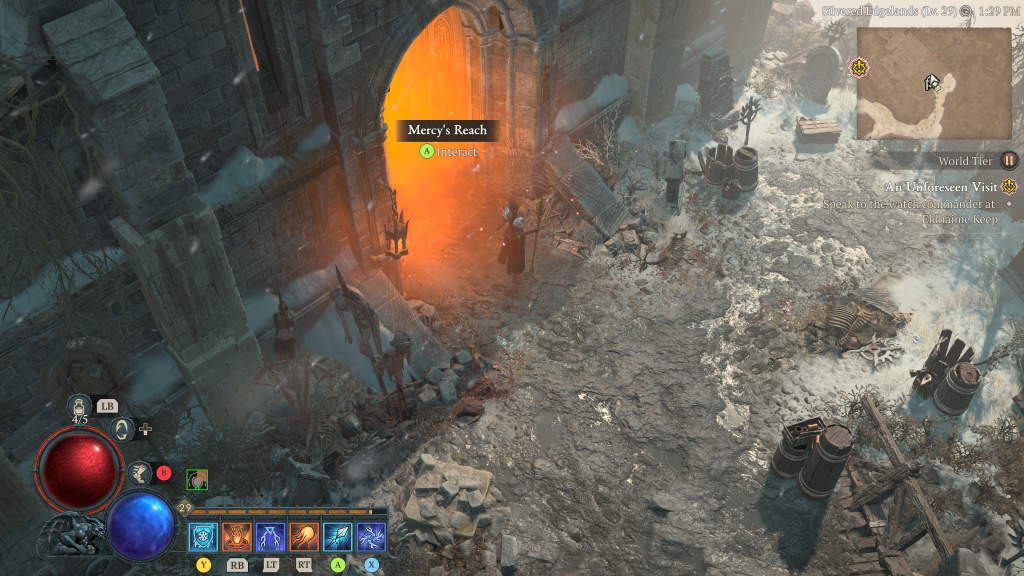Activate the blue ice spear skill
1024x576 pixels.
(338, 537)
